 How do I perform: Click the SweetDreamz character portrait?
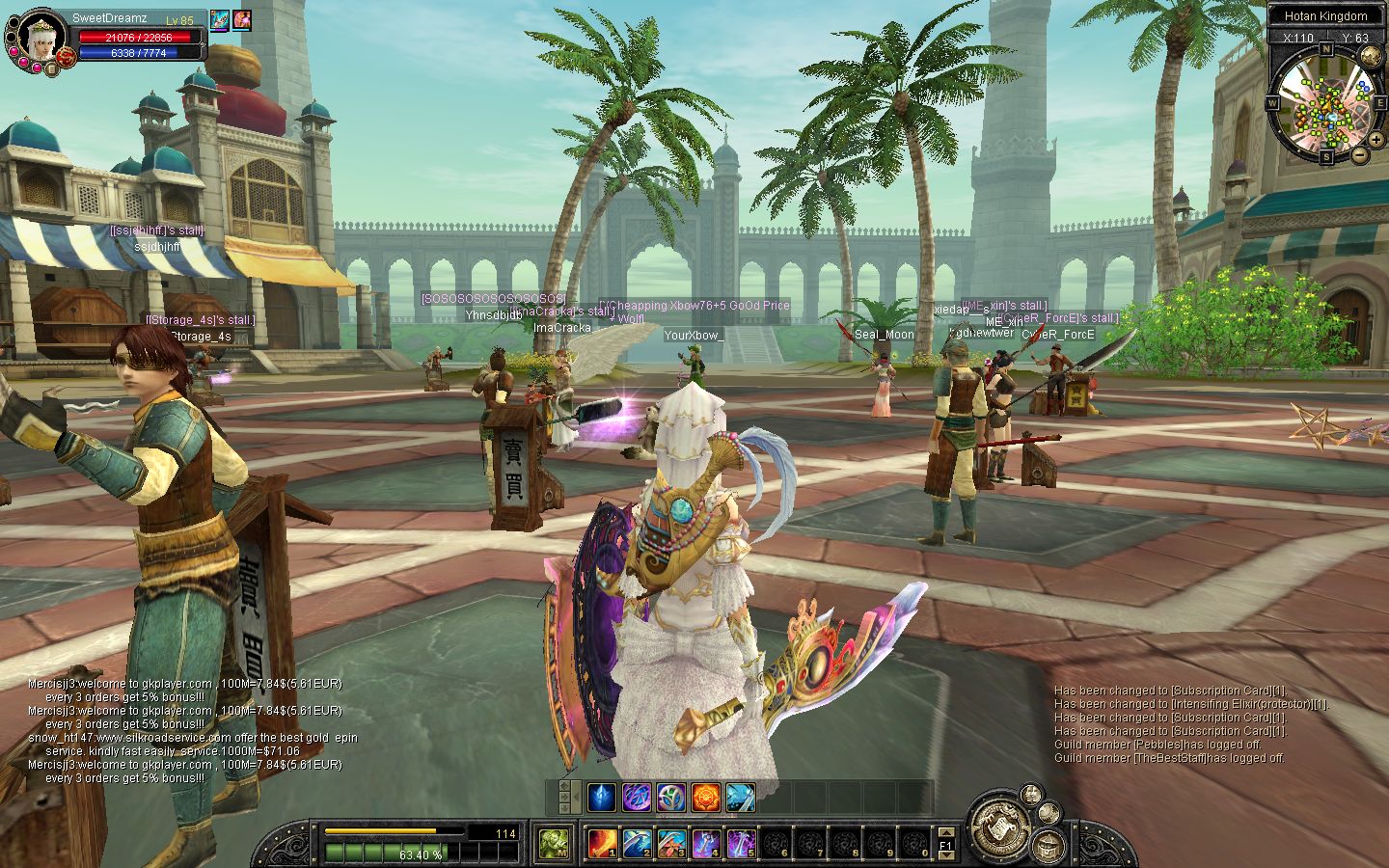(39, 38)
